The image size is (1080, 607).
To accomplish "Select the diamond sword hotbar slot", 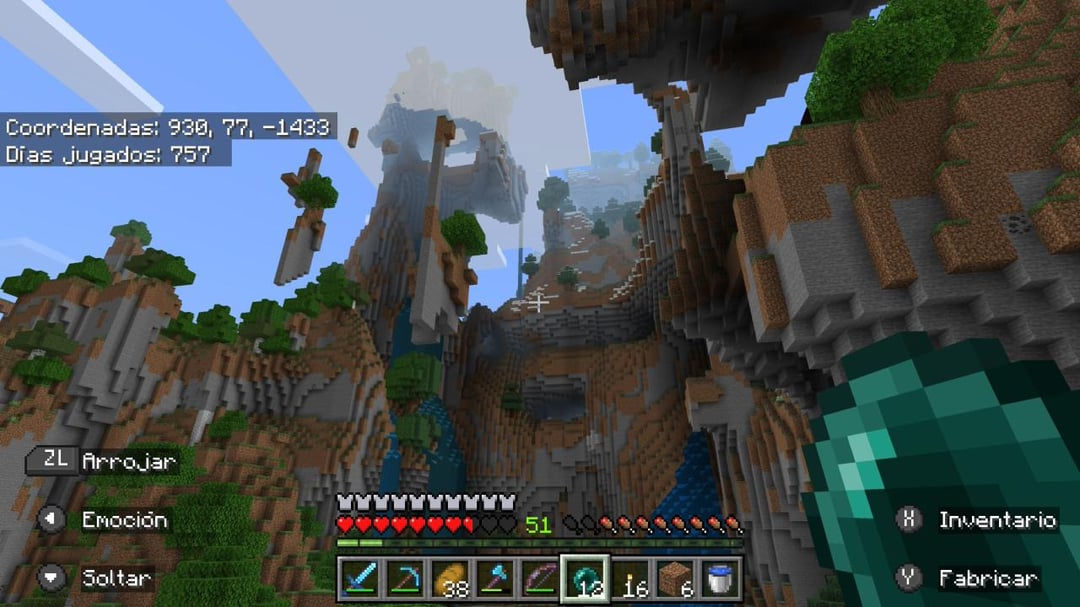I will [x=359, y=578].
